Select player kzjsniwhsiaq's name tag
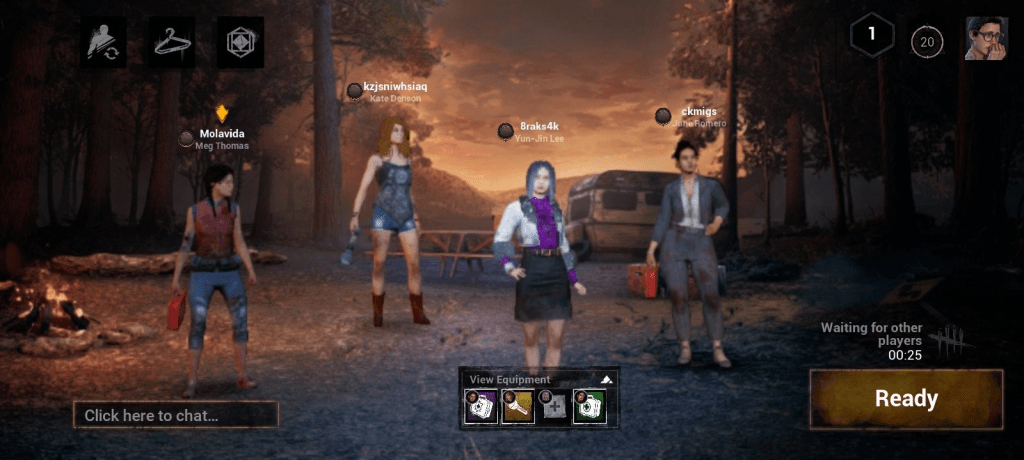The image size is (1024, 460). pos(396,88)
